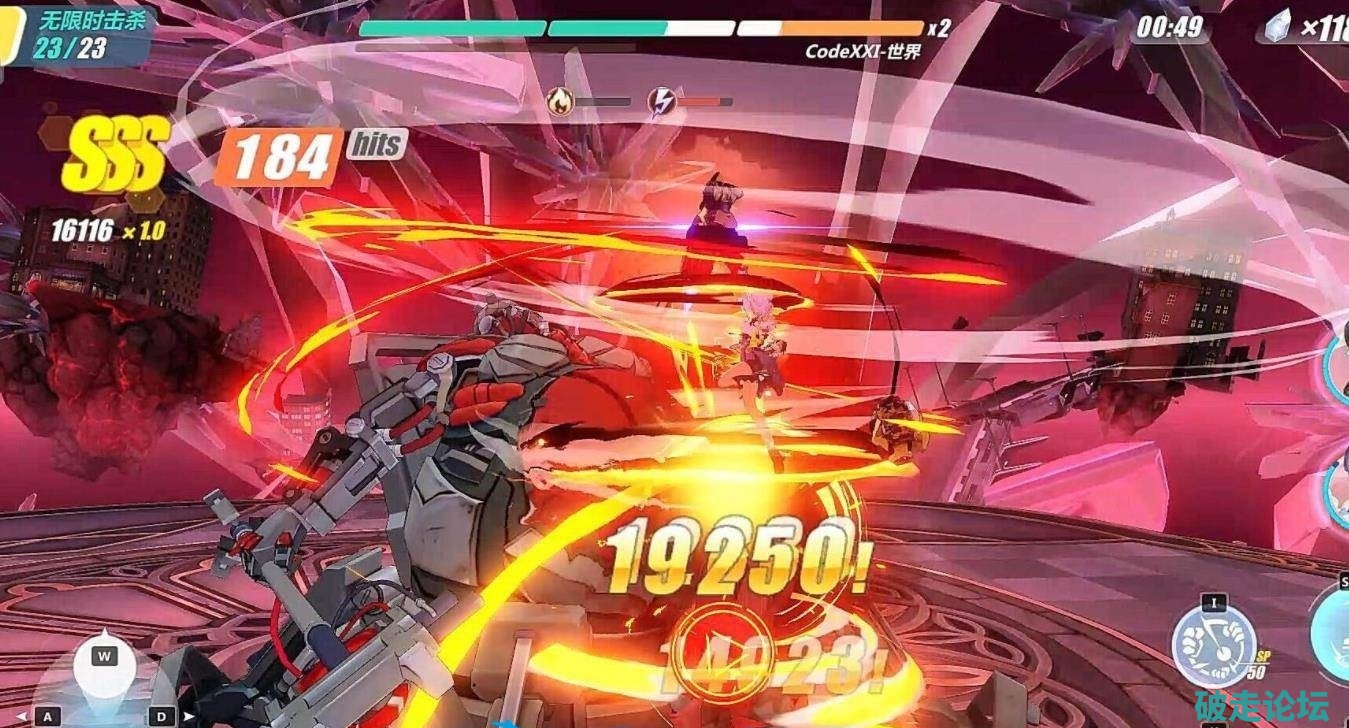This screenshot has width=1349, height=728.
Task: Tap the white virtual joystick knob
Action: 105,668
